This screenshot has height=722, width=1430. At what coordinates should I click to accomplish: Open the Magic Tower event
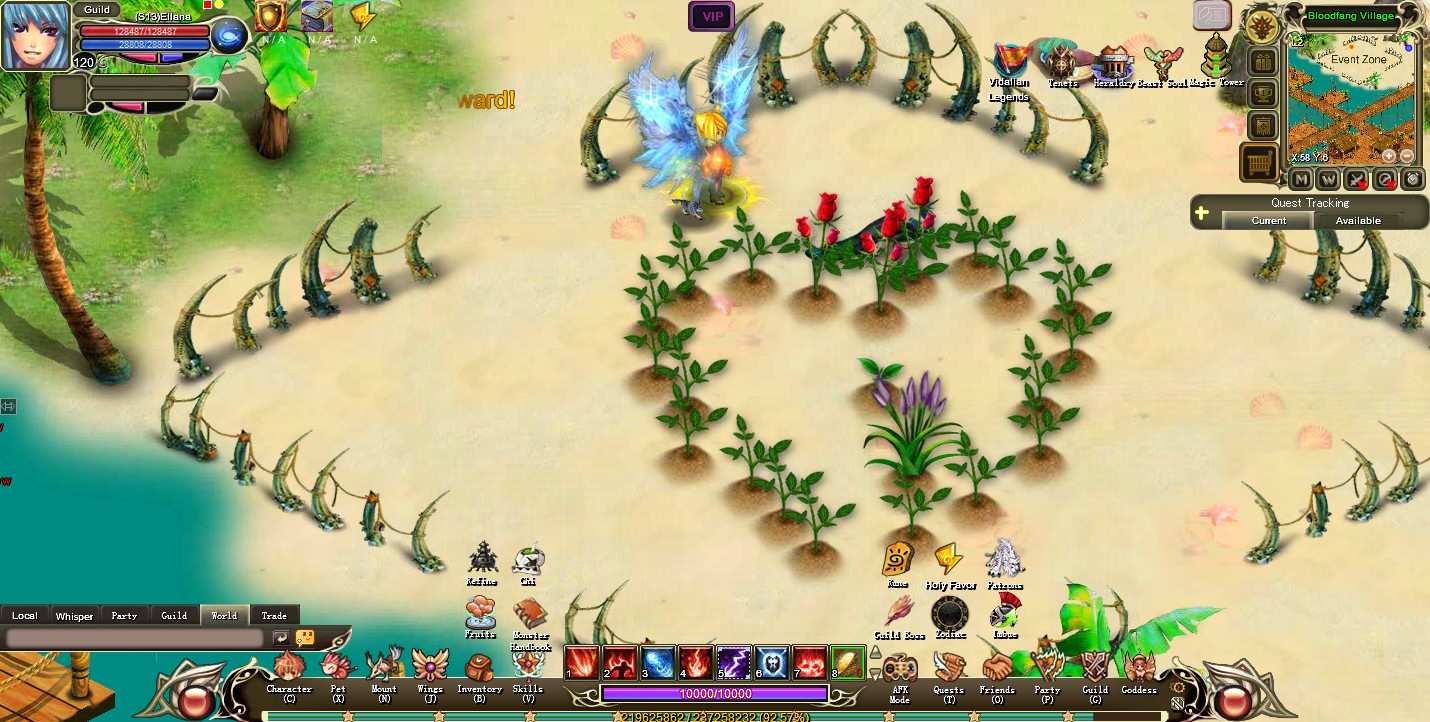pos(1216,59)
